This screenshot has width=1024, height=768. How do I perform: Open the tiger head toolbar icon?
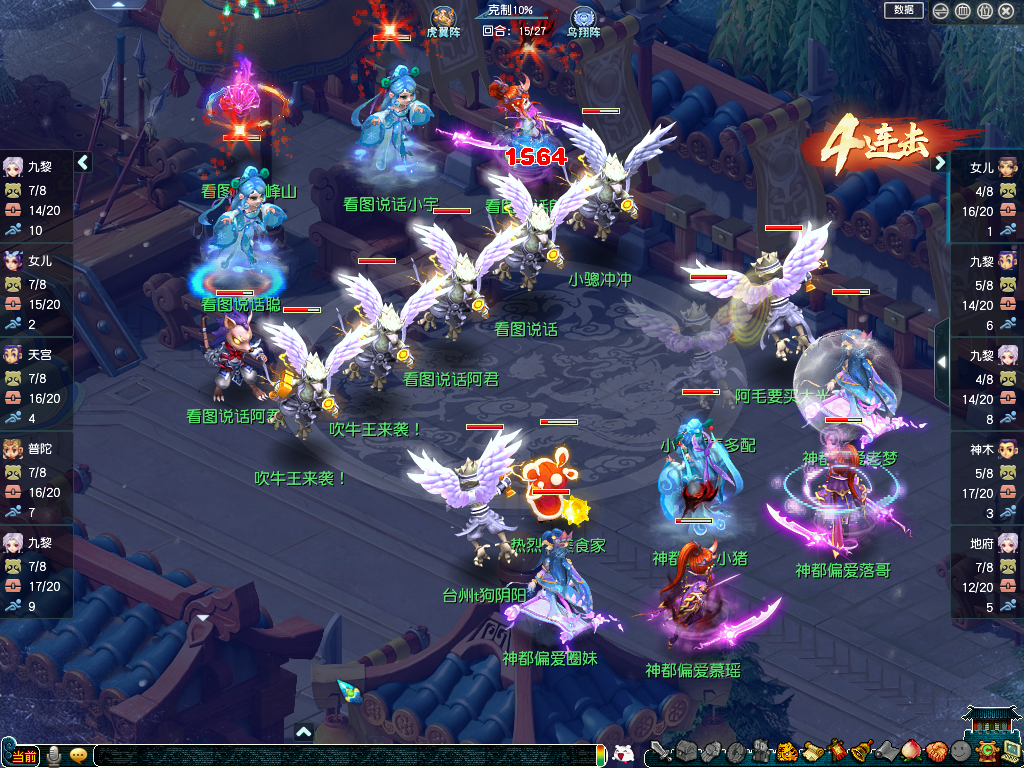point(786,751)
